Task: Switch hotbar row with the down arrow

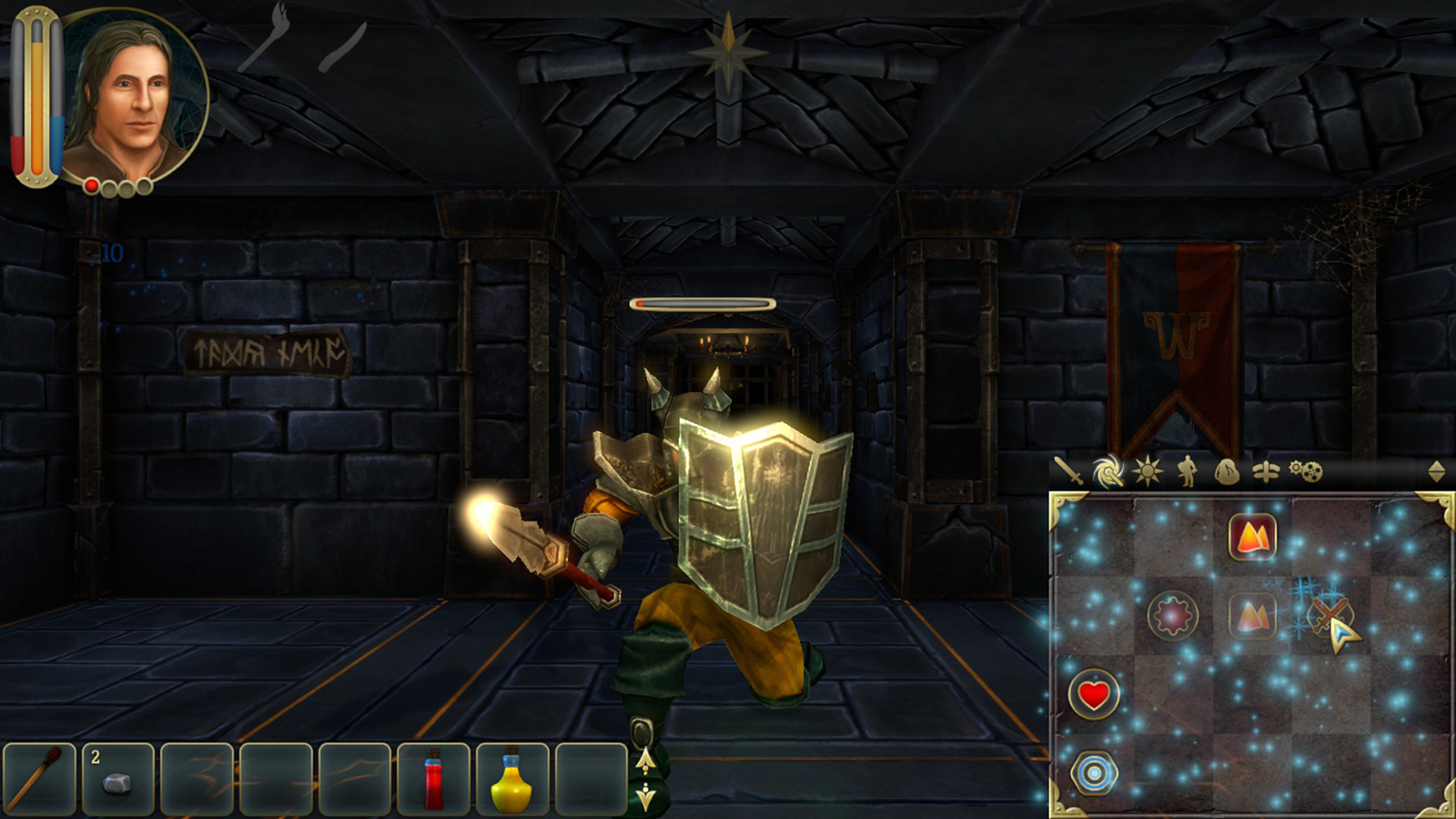Action: (645, 797)
